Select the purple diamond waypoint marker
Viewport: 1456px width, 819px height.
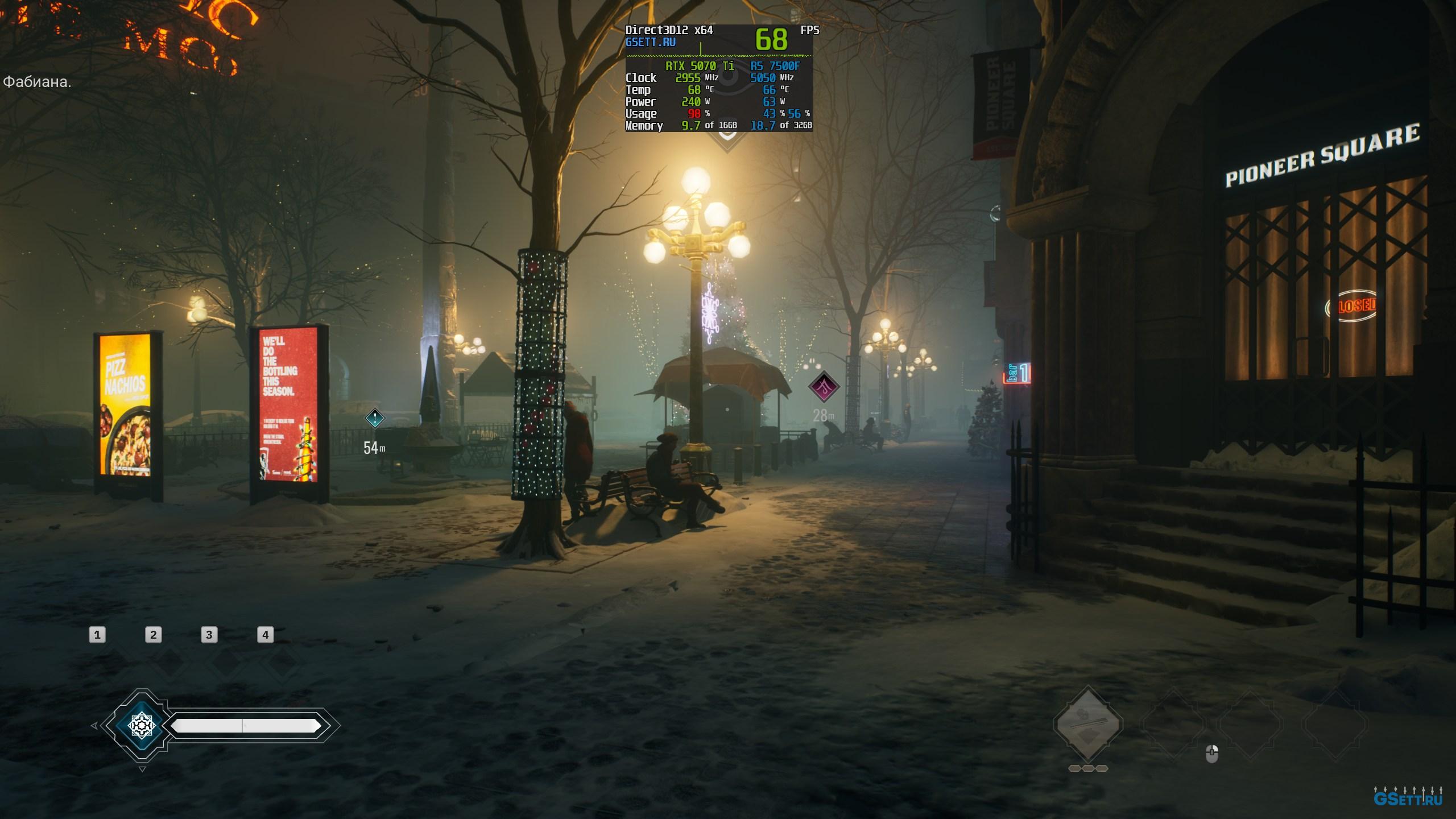coord(824,387)
